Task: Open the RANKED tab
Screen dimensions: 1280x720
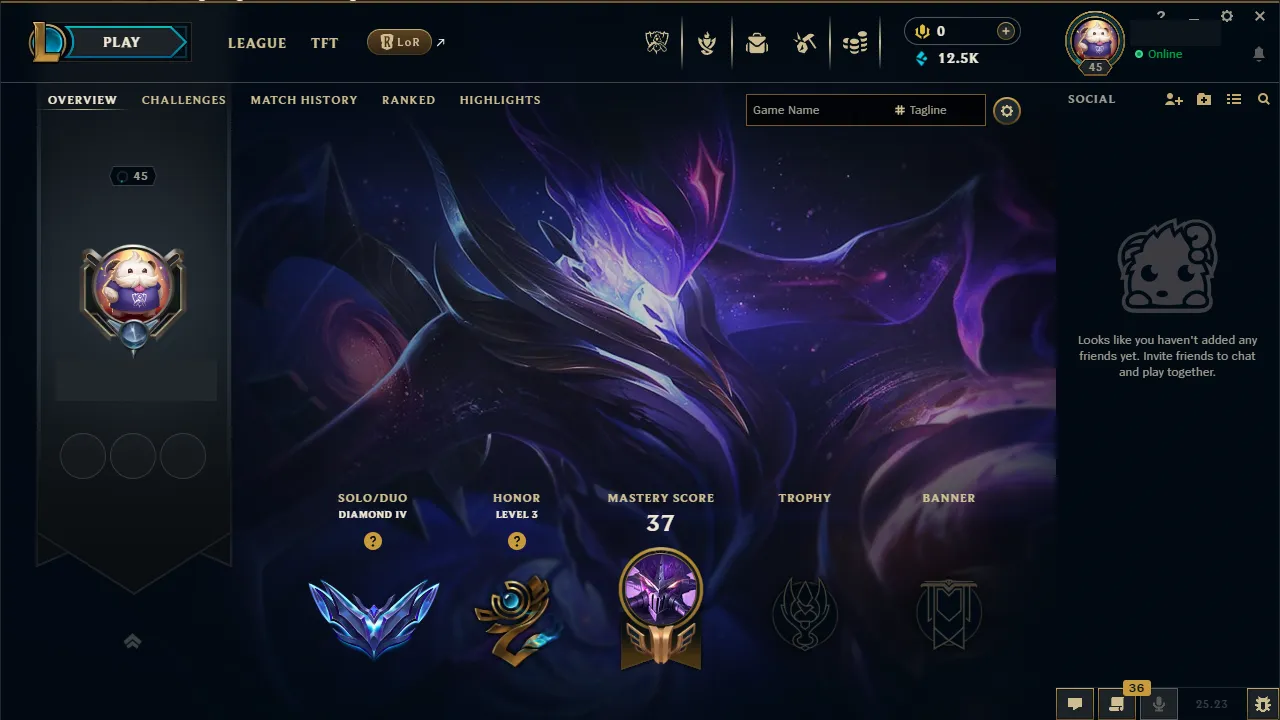Action: tap(408, 100)
